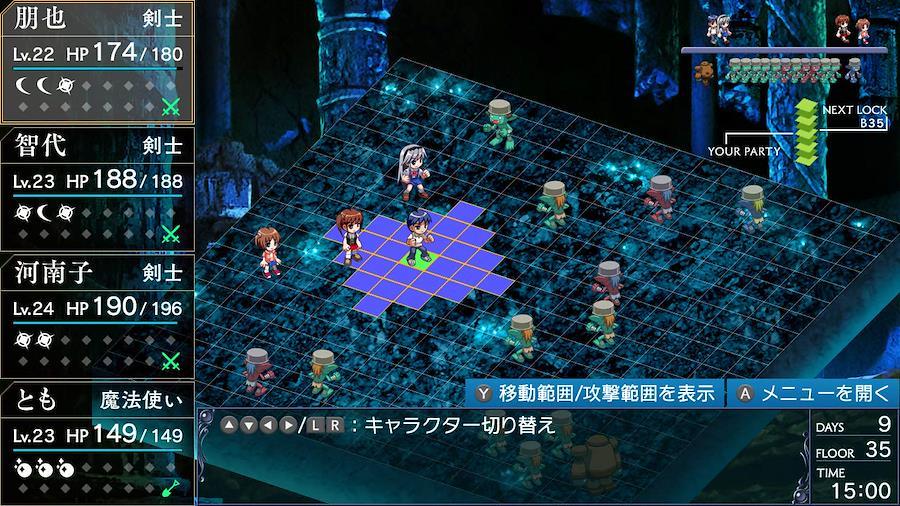The image size is (900, 506).
Task: Pick とも the 魔法使い status panel
Action: [97, 441]
